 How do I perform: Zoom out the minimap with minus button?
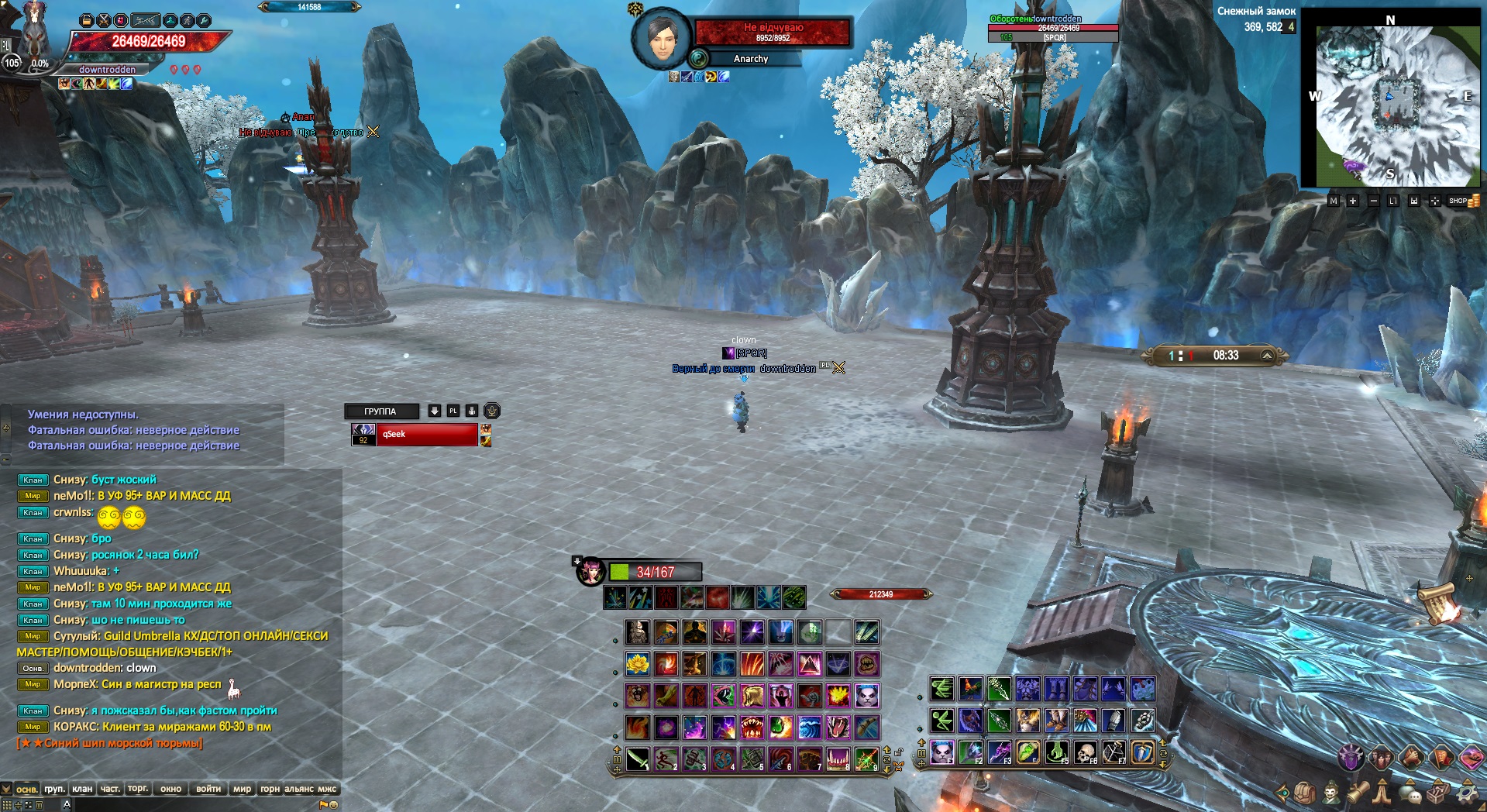click(x=1373, y=201)
